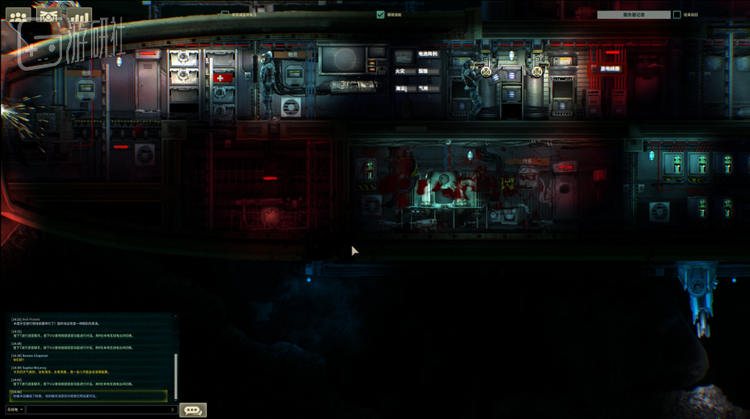This screenshot has width=750, height=419.
Task: Click the bar chart icon button
Action: click(79, 16)
